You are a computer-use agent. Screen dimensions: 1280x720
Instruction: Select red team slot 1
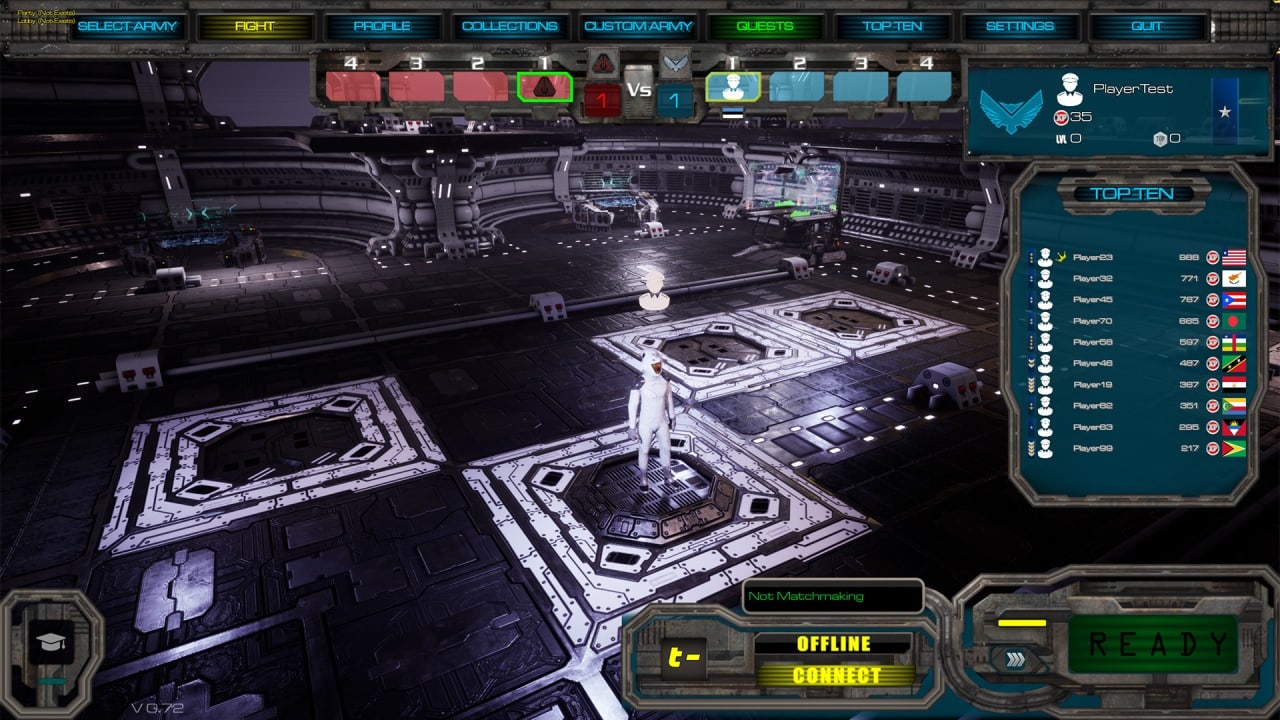point(545,87)
